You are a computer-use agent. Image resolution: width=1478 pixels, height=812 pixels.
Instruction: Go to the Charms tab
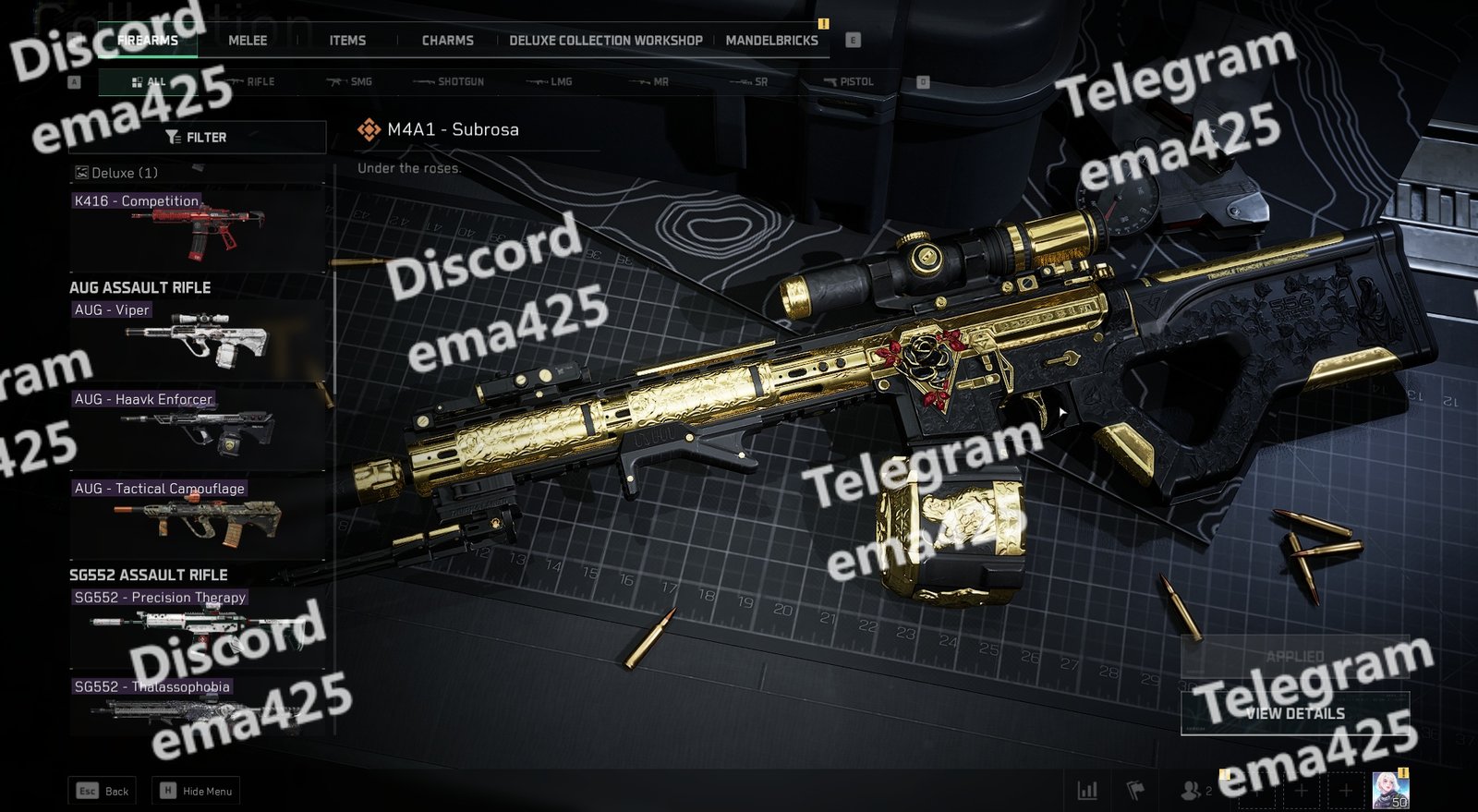447,41
